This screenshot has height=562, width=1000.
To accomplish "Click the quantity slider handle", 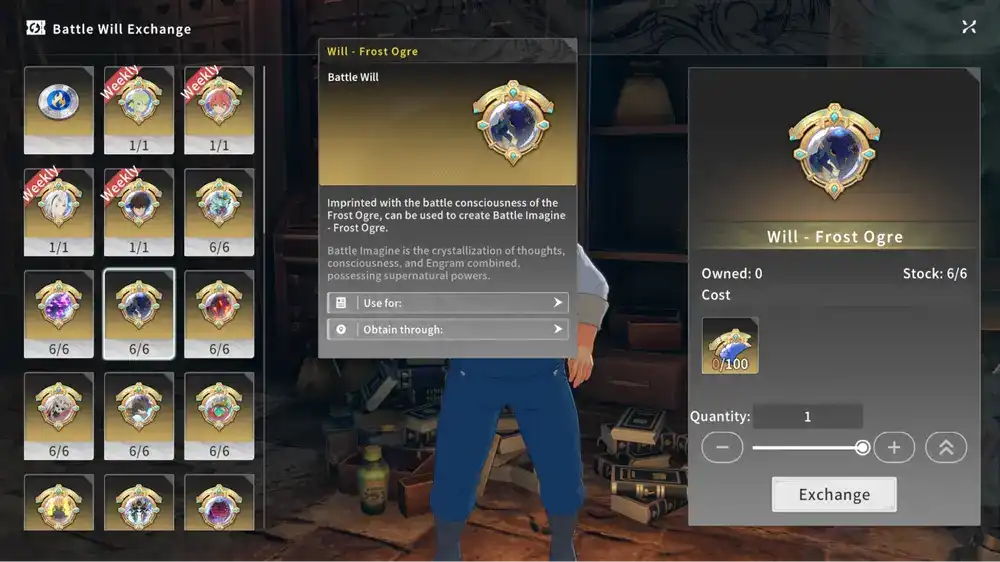I will pos(862,448).
